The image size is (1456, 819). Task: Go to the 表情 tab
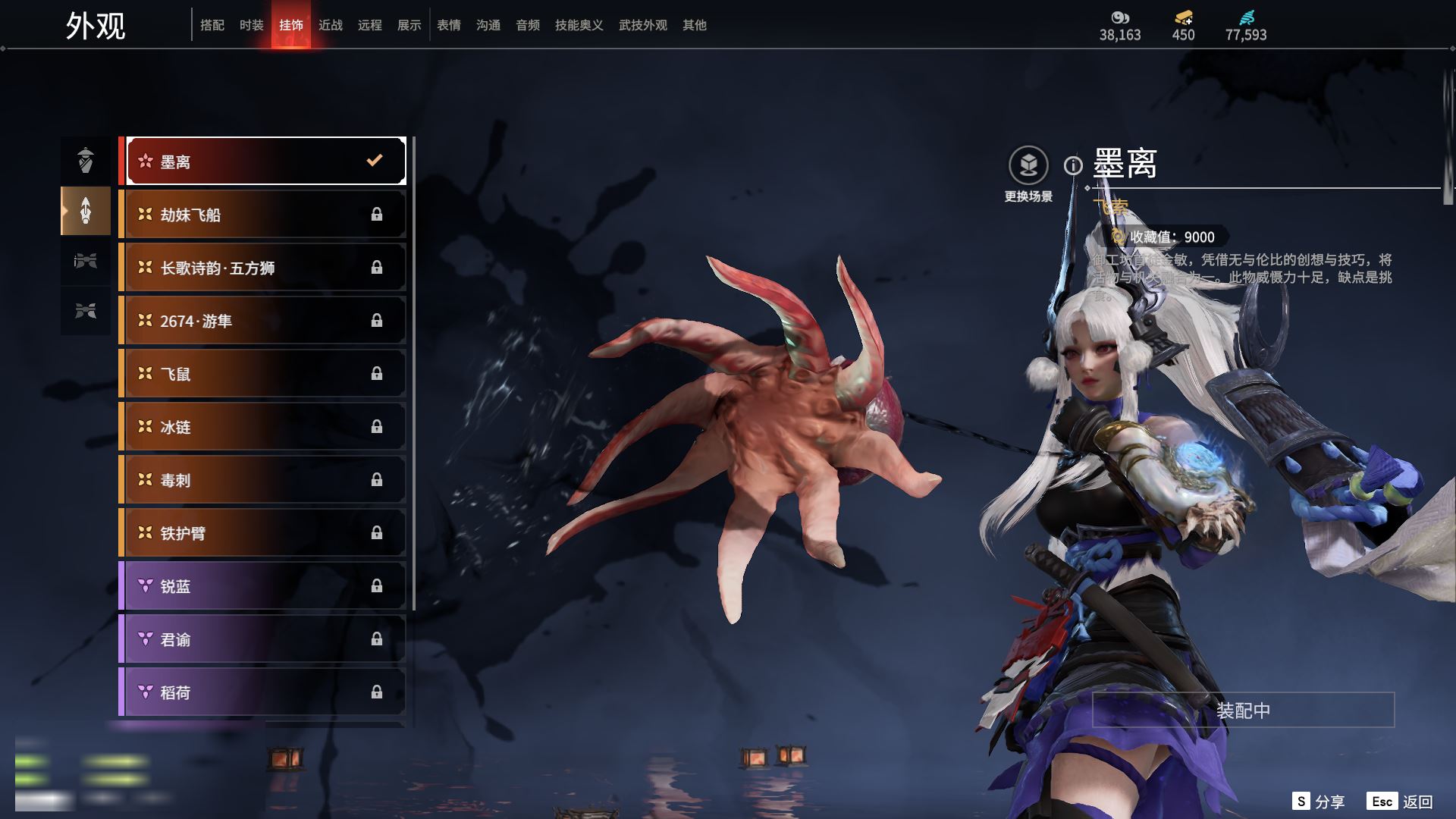449,26
